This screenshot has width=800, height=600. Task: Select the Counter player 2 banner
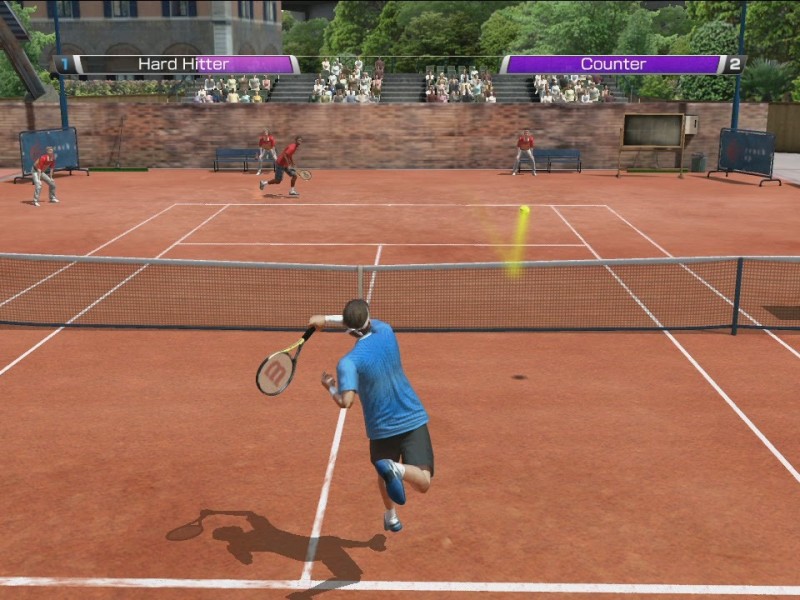(x=620, y=64)
